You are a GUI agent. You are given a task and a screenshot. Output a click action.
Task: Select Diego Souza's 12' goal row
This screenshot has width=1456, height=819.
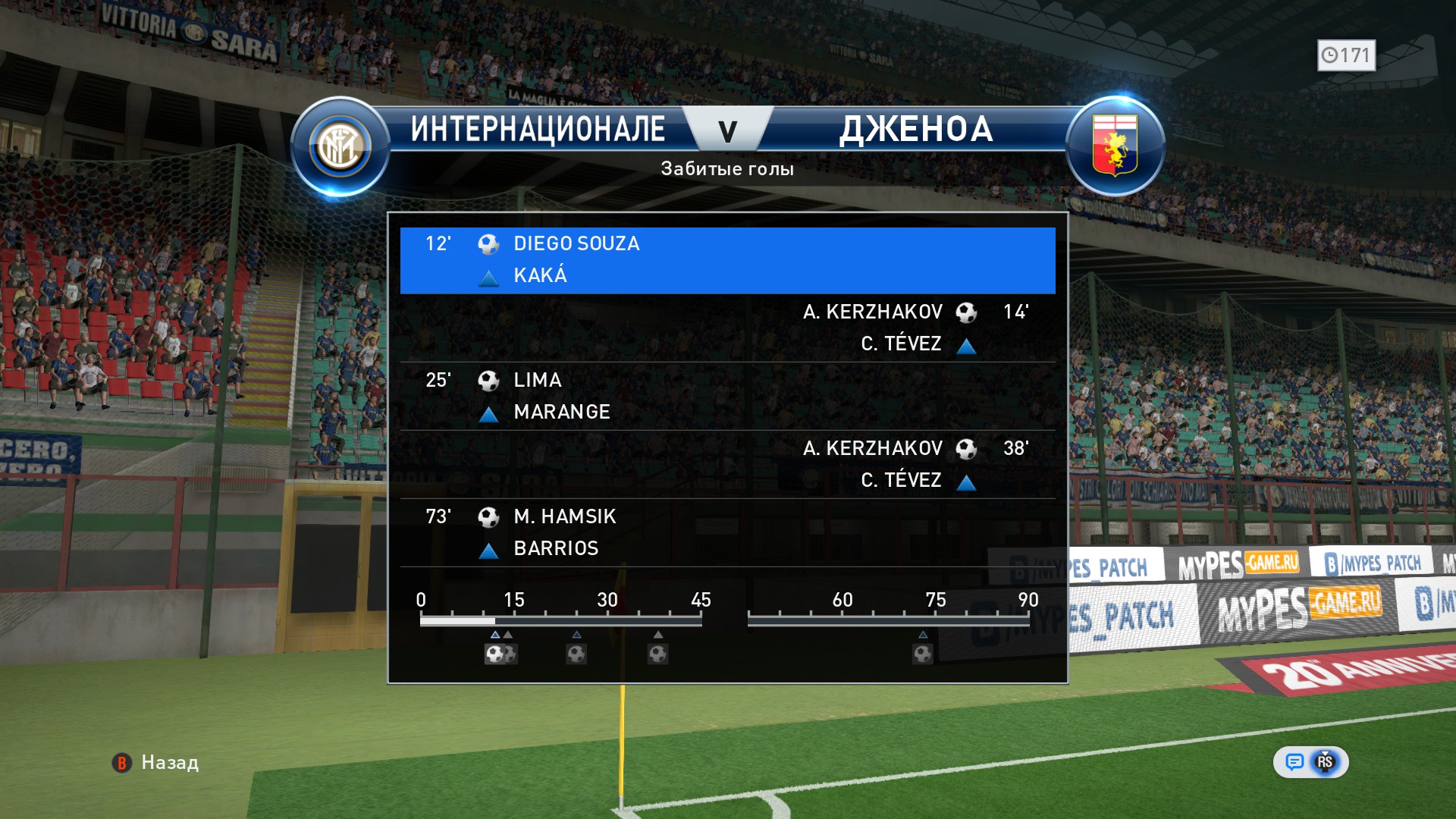click(727, 260)
